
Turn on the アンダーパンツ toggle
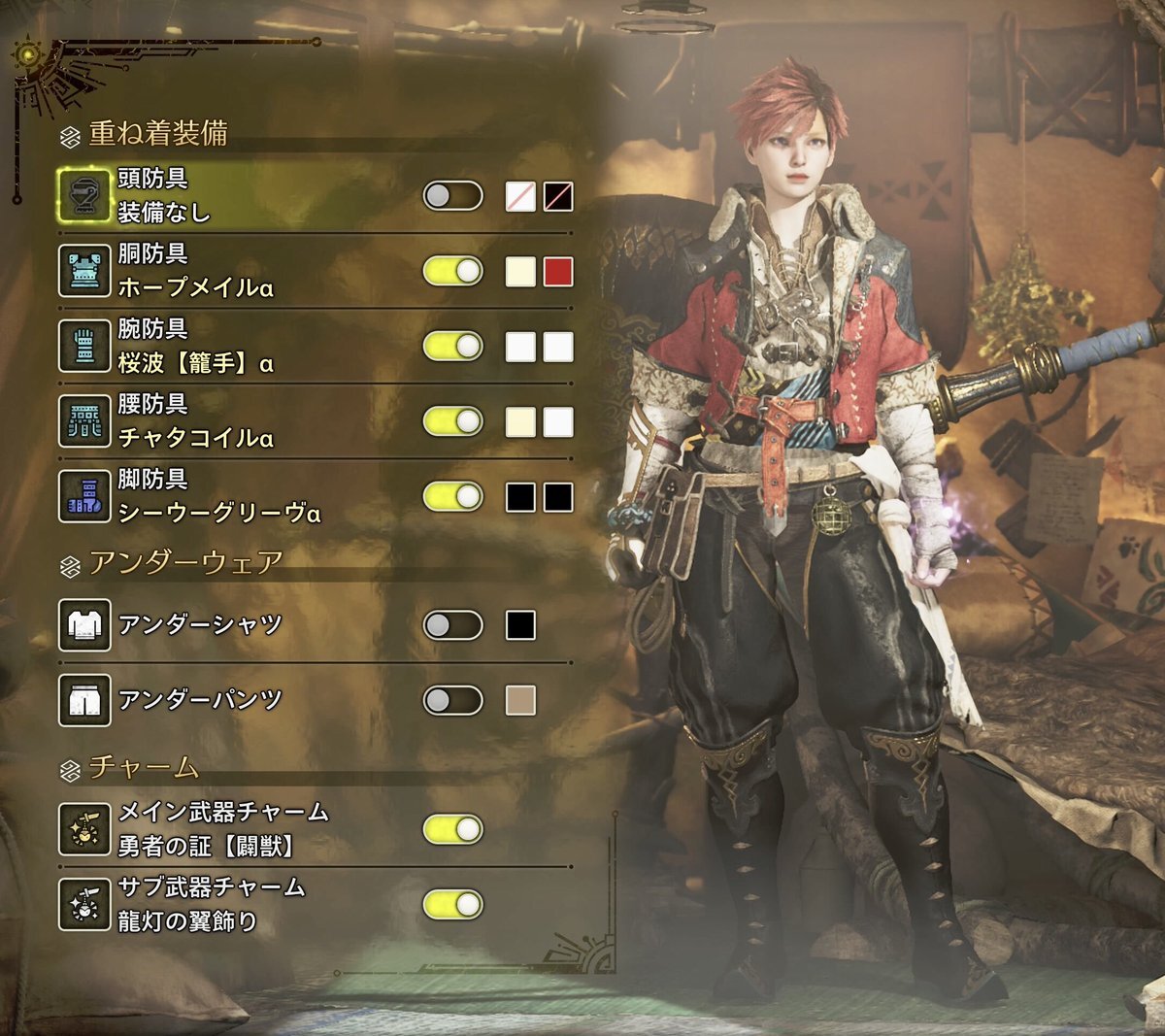tap(452, 700)
